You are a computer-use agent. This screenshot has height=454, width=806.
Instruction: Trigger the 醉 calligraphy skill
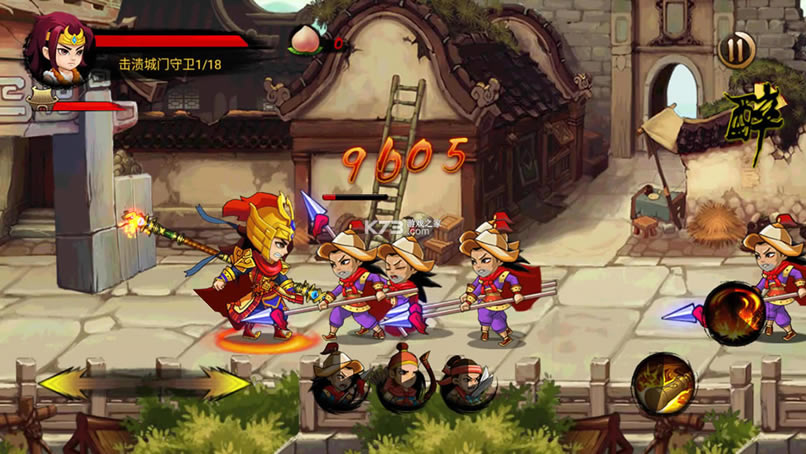[x=754, y=125]
